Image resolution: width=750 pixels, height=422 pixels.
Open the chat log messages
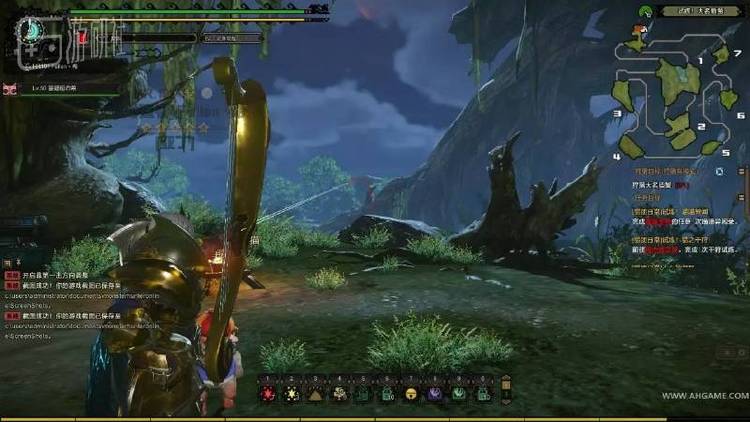click(x=60, y=299)
